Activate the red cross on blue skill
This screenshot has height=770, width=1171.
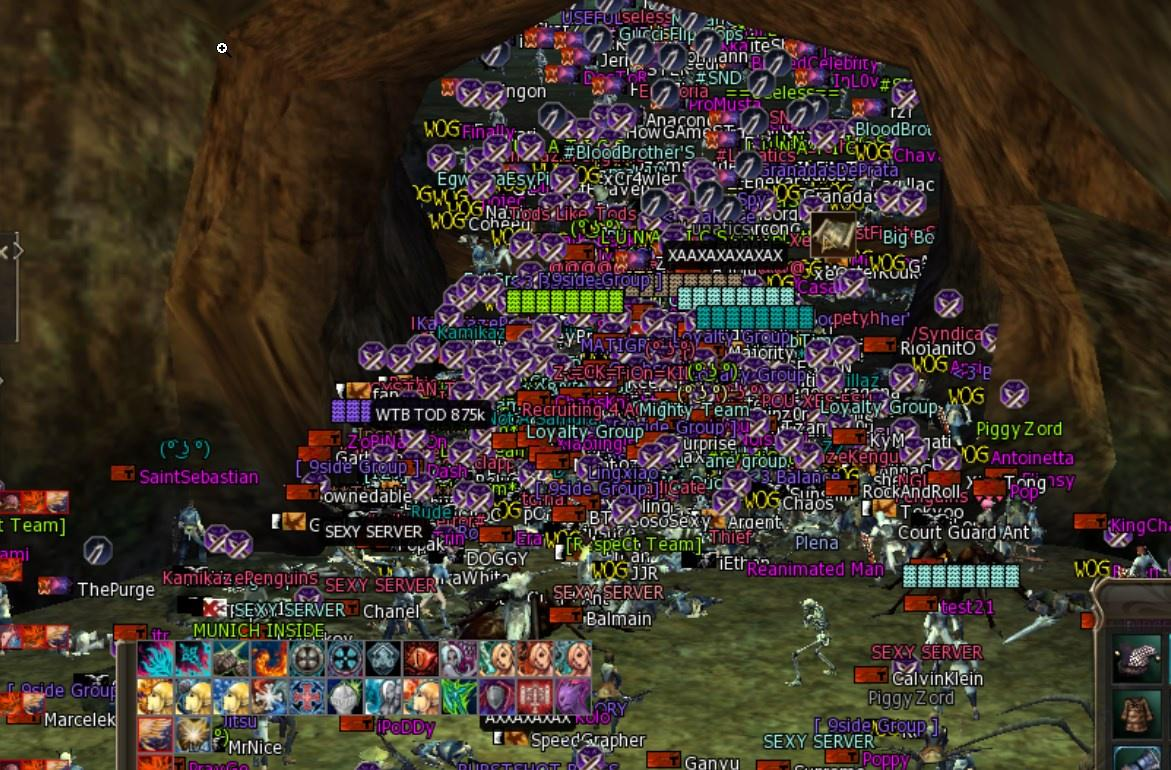[306, 696]
